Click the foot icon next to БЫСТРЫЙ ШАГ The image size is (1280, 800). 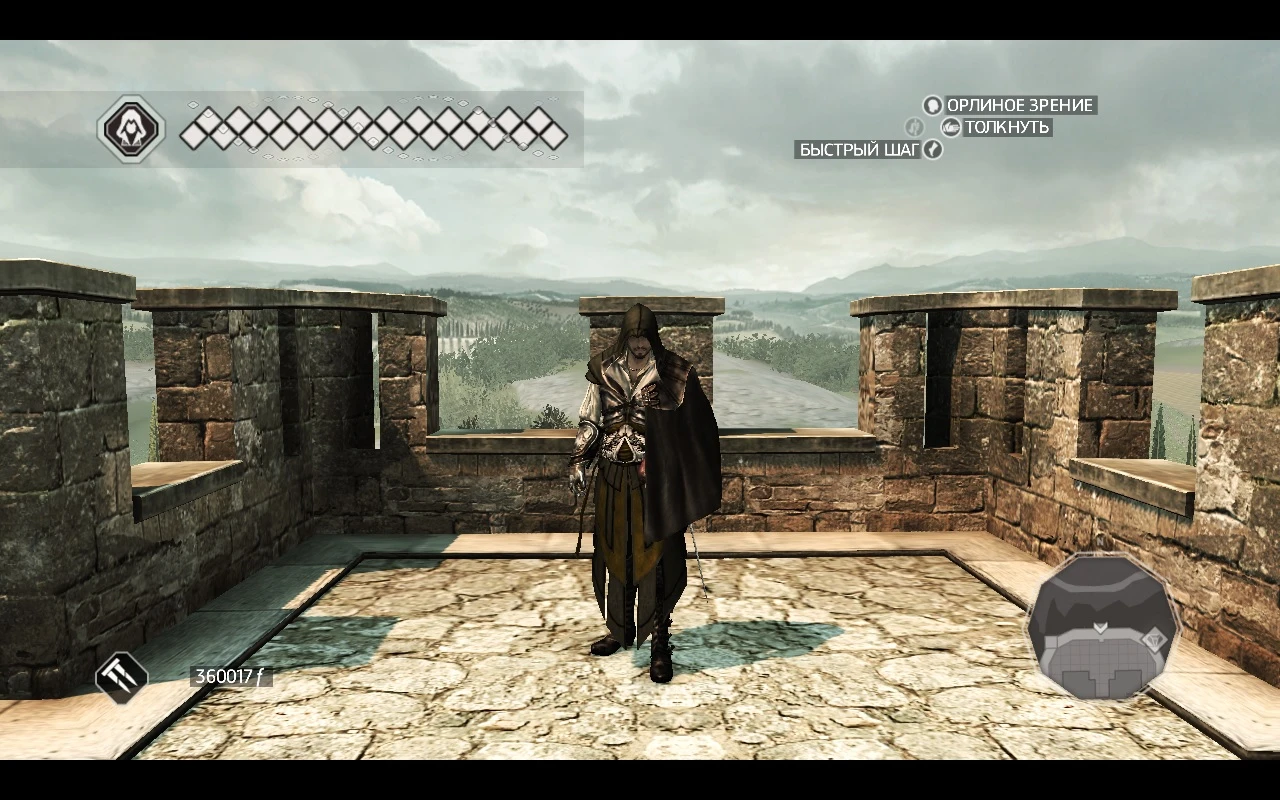[935, 150]
